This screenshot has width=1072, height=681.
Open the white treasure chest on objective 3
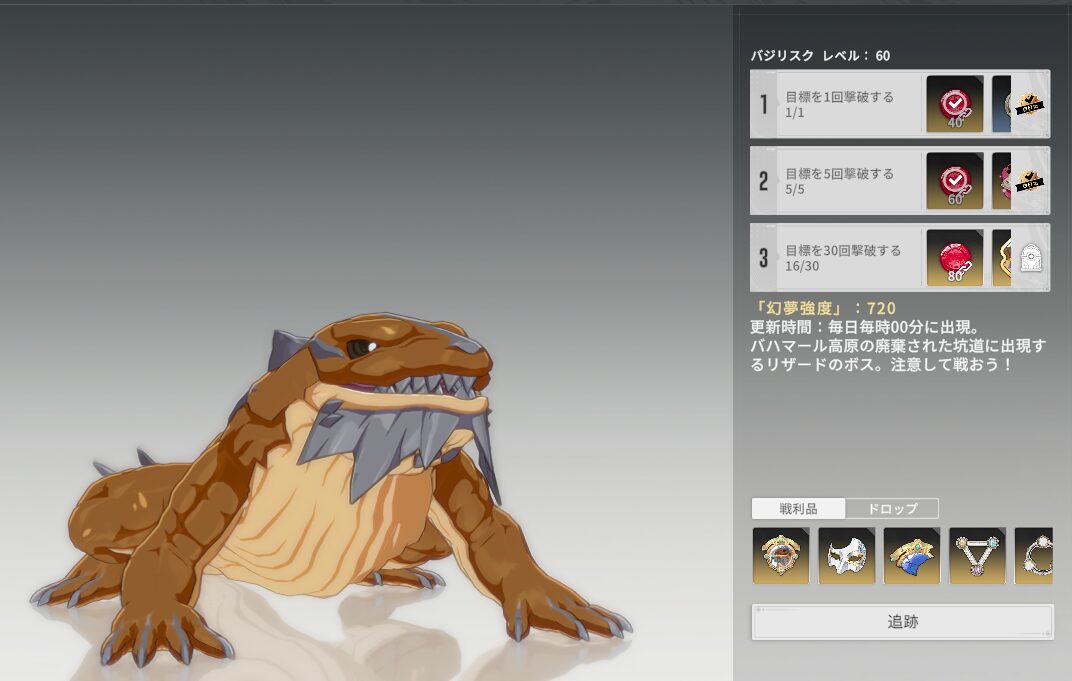pyautogui.click(x=1029, y=259)
